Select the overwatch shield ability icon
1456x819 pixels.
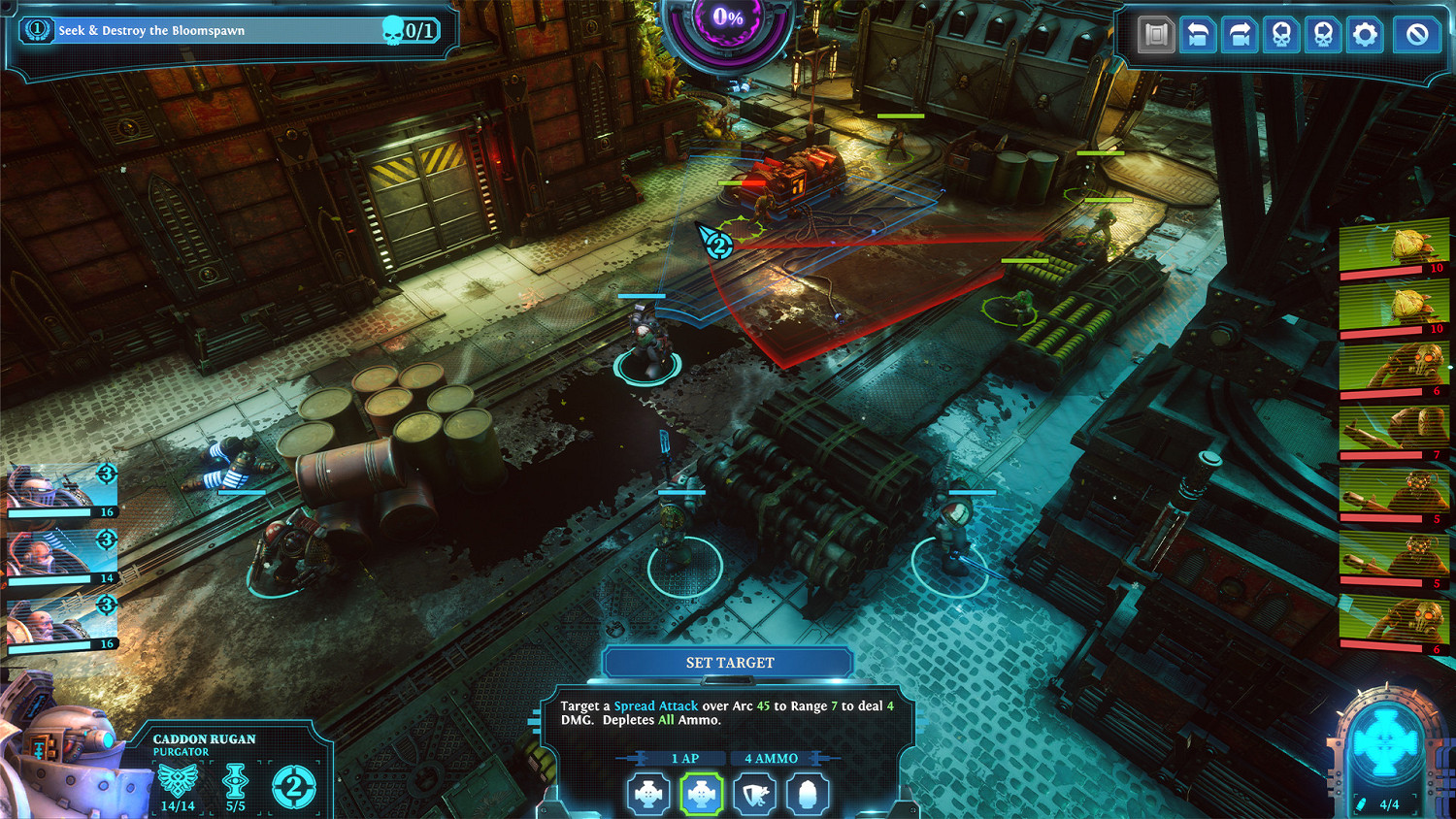tap(754, 794)
